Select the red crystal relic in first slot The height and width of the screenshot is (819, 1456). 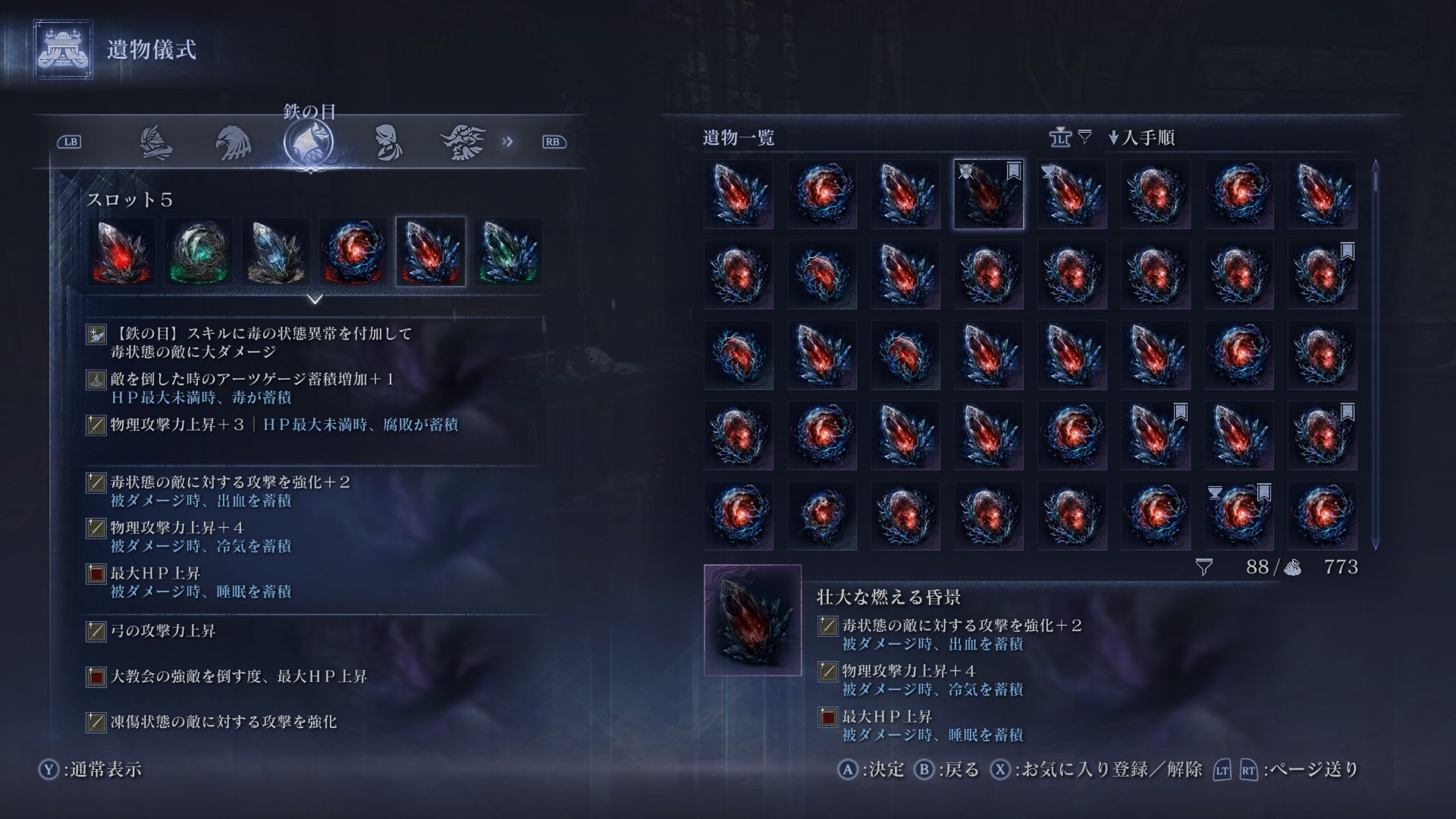(121, 252)
